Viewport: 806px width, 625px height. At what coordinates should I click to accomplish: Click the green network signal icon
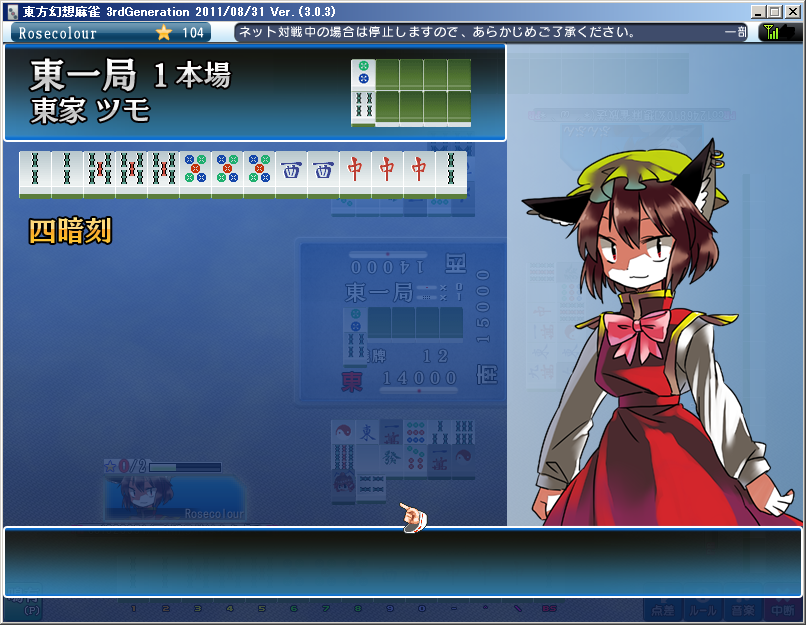click(x=773, y=32)
